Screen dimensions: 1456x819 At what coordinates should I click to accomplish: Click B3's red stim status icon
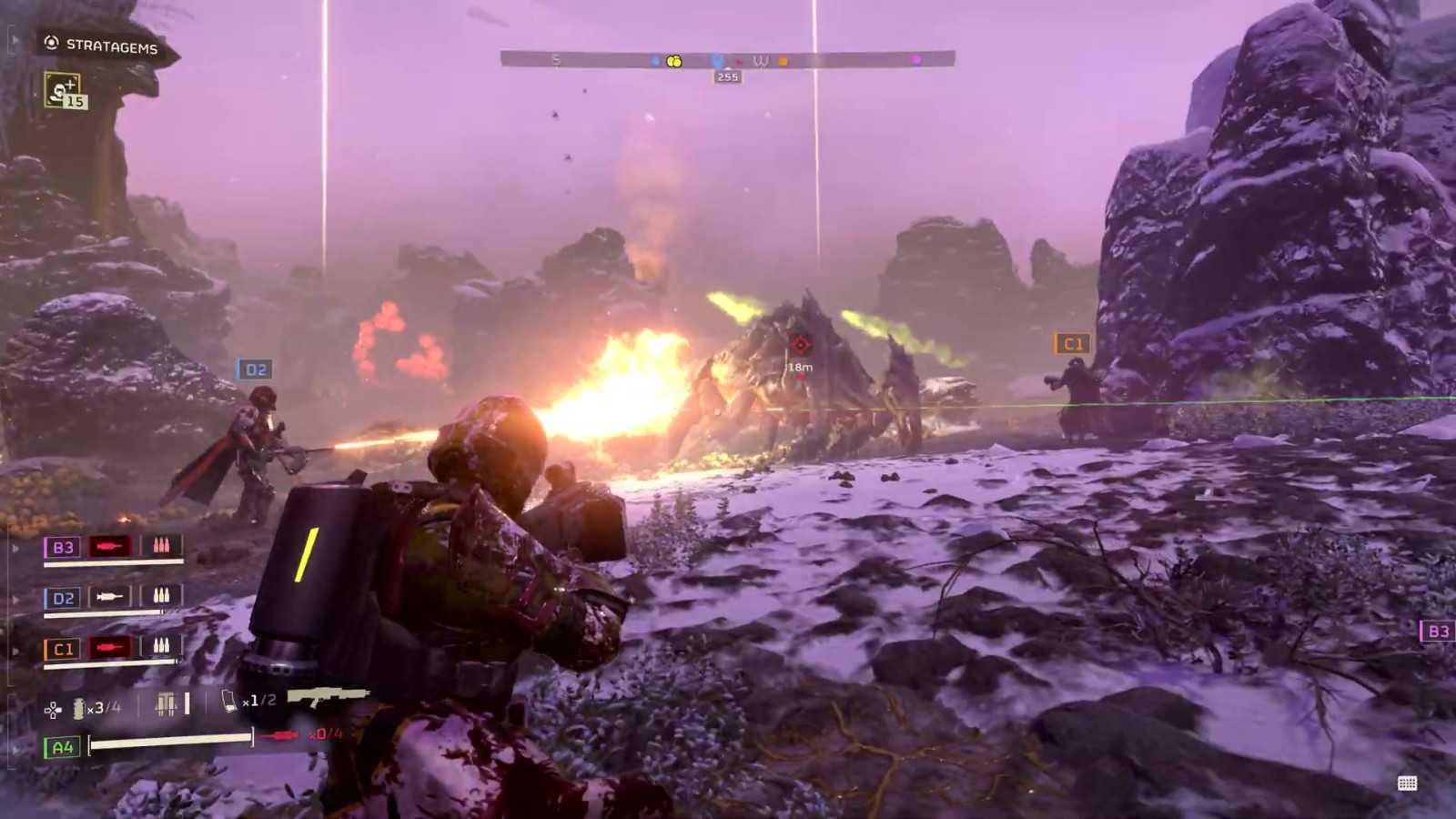coord(109,546)
